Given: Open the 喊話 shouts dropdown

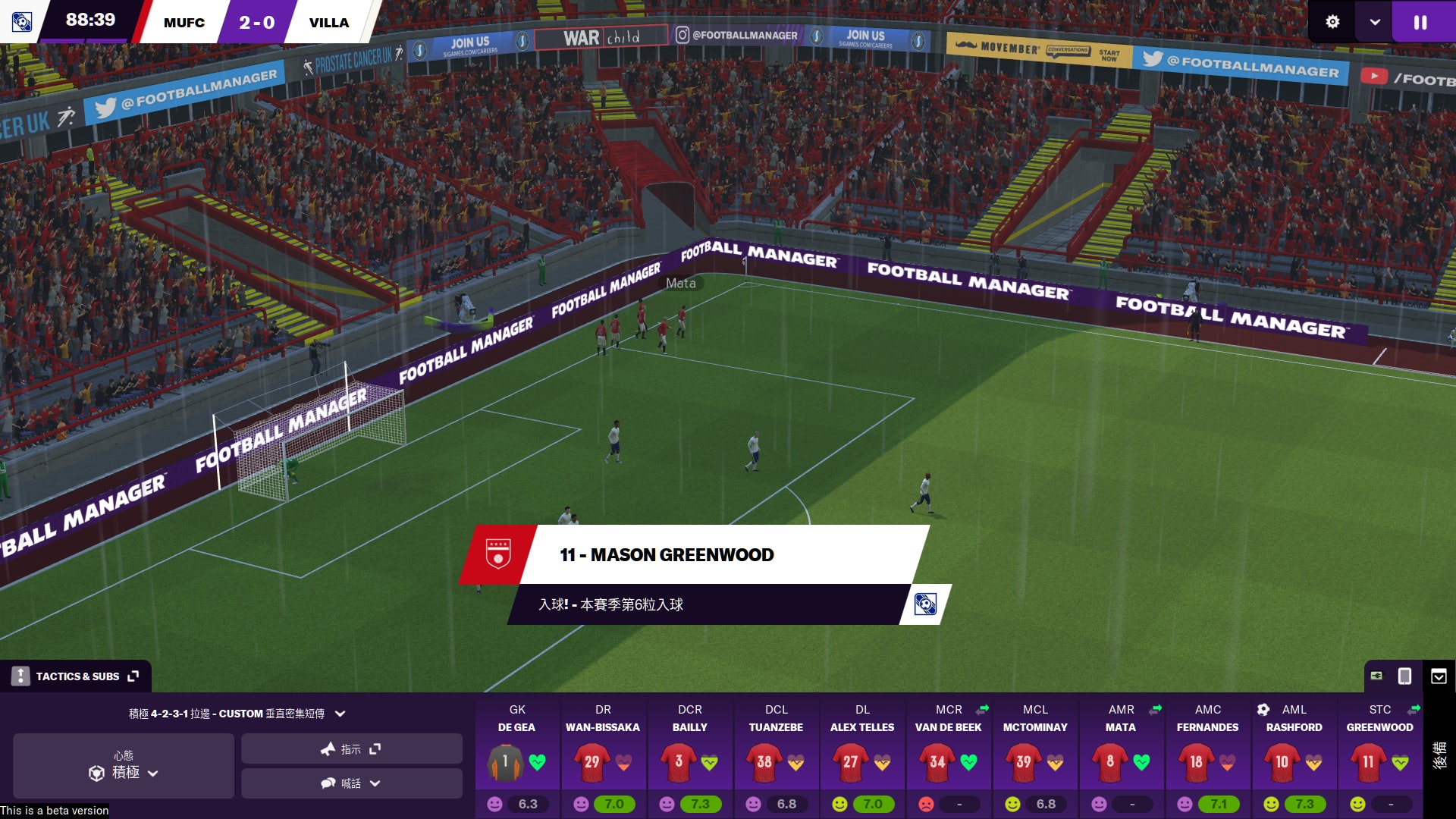Looking at the screenshot, I should coord(351,783).
